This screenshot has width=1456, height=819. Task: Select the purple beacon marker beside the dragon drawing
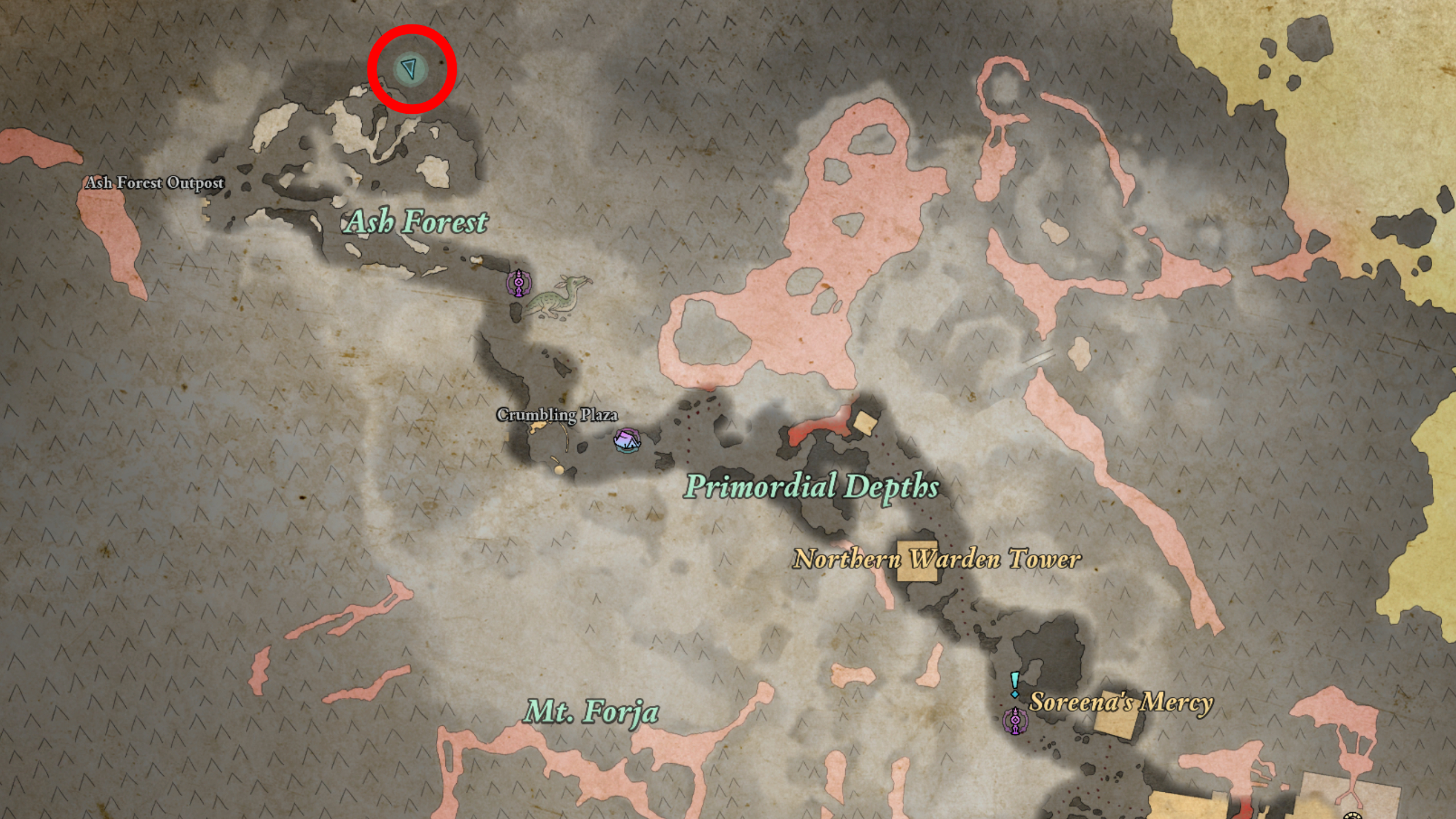(518, 283)
